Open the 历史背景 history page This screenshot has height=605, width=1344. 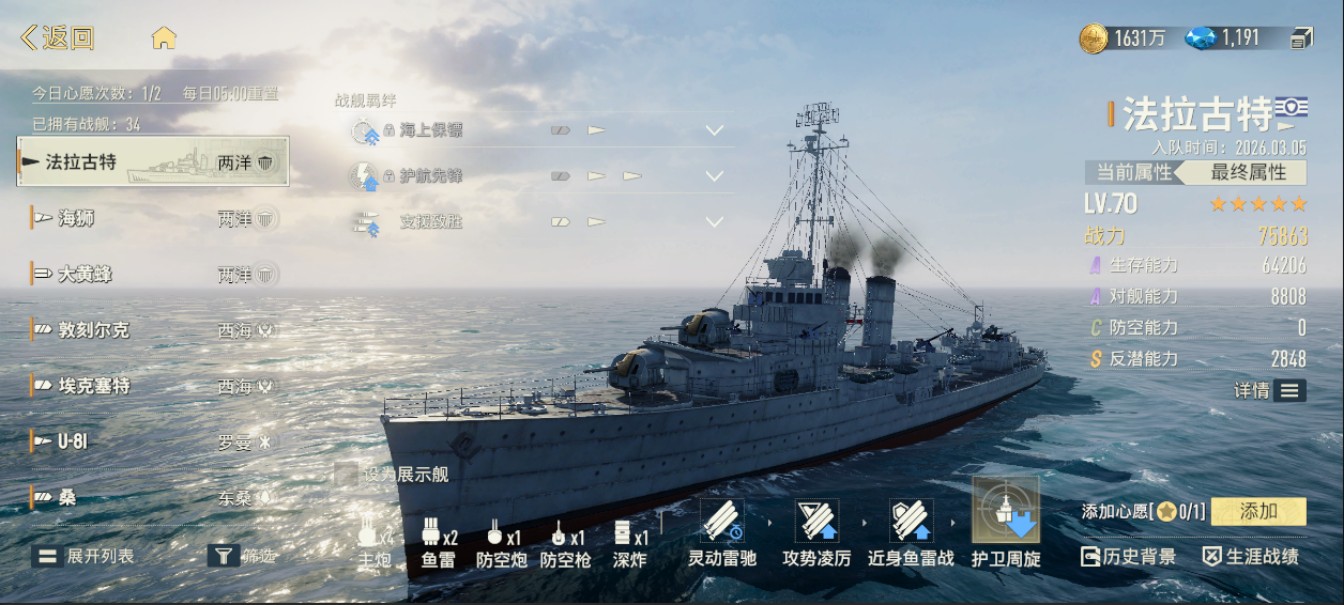pyautogui.click(x=1128, y=557)
